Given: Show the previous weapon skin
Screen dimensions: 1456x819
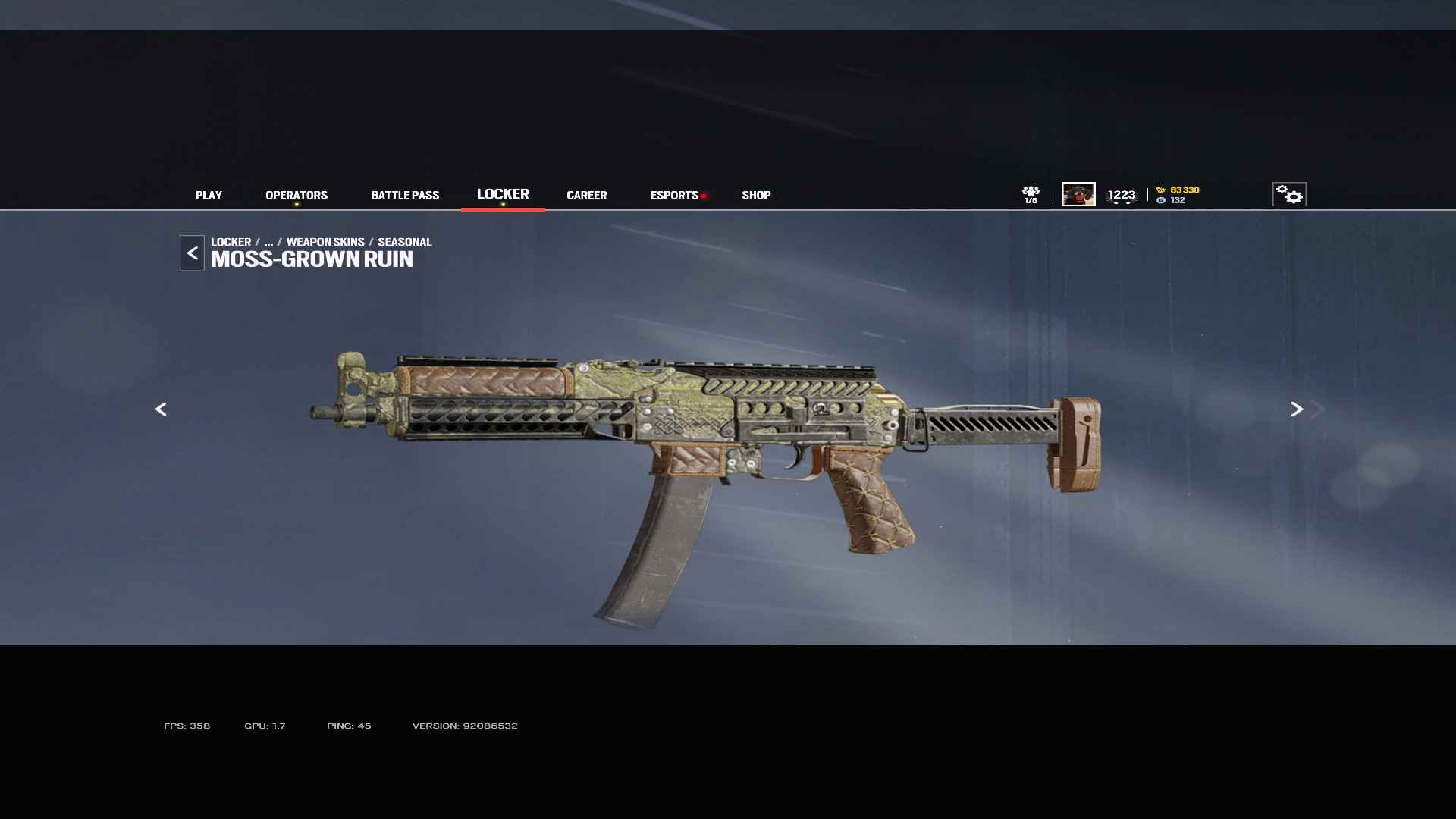Looking at the screenshot, I should (x=161, y=409).
